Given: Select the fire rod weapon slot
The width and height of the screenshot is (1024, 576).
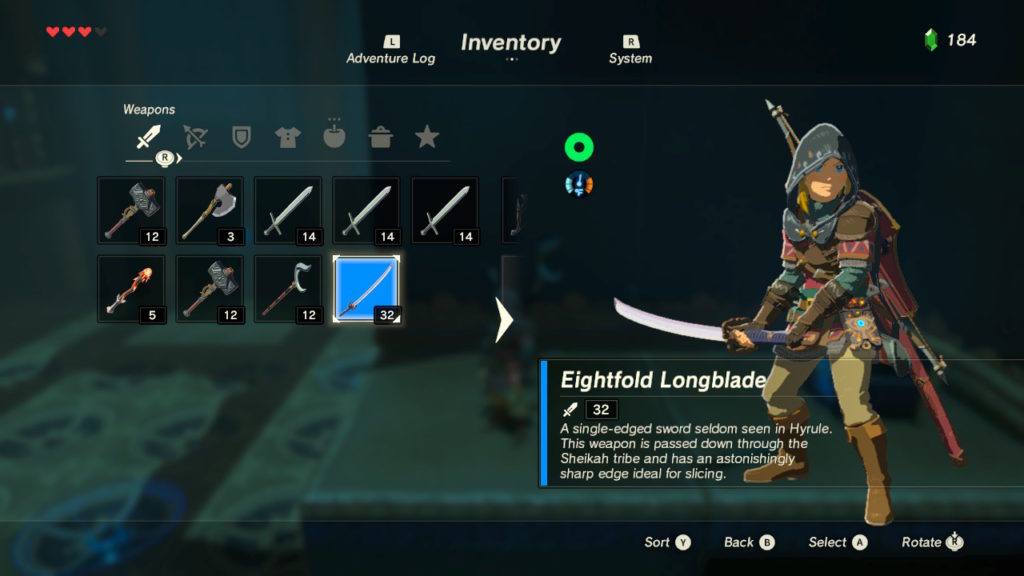Looking at the screenshot, I should [x=131, y=288].
